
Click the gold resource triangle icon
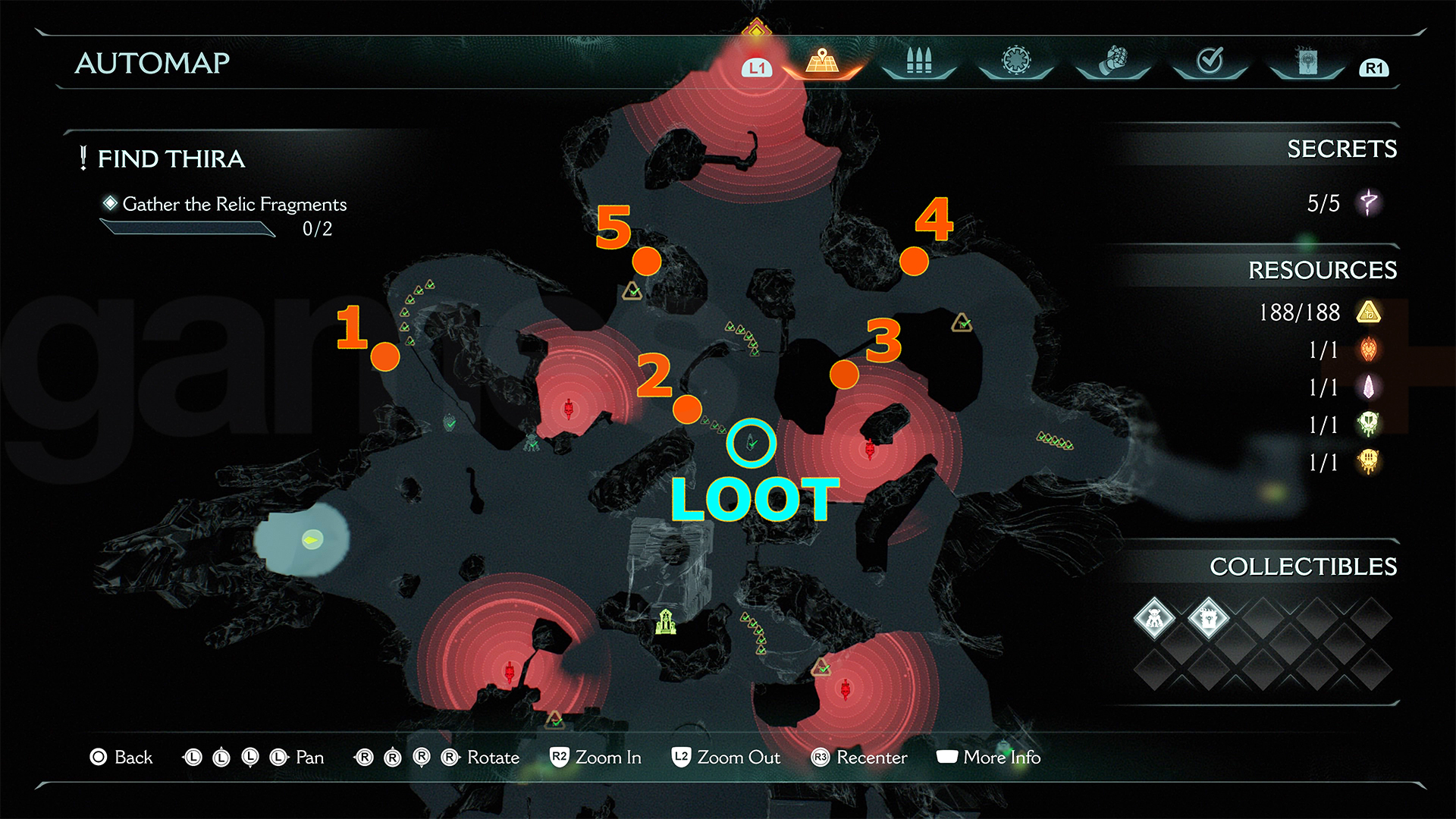click(1369, 312)
